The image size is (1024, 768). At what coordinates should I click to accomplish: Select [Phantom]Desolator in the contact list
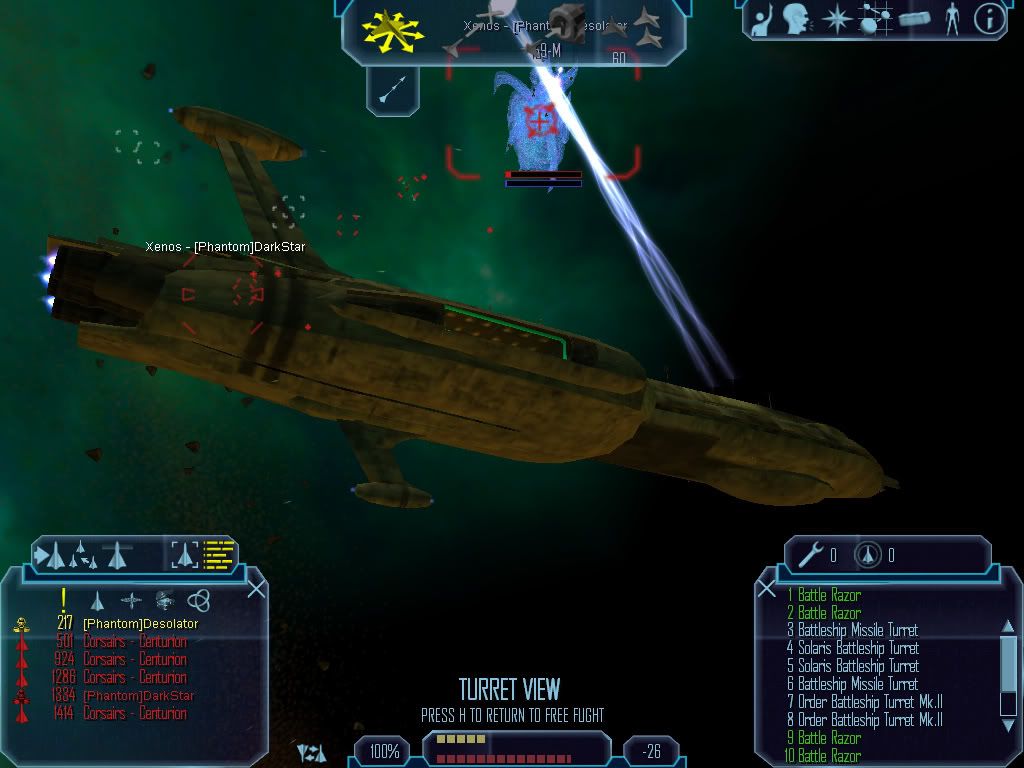(140, 624)
